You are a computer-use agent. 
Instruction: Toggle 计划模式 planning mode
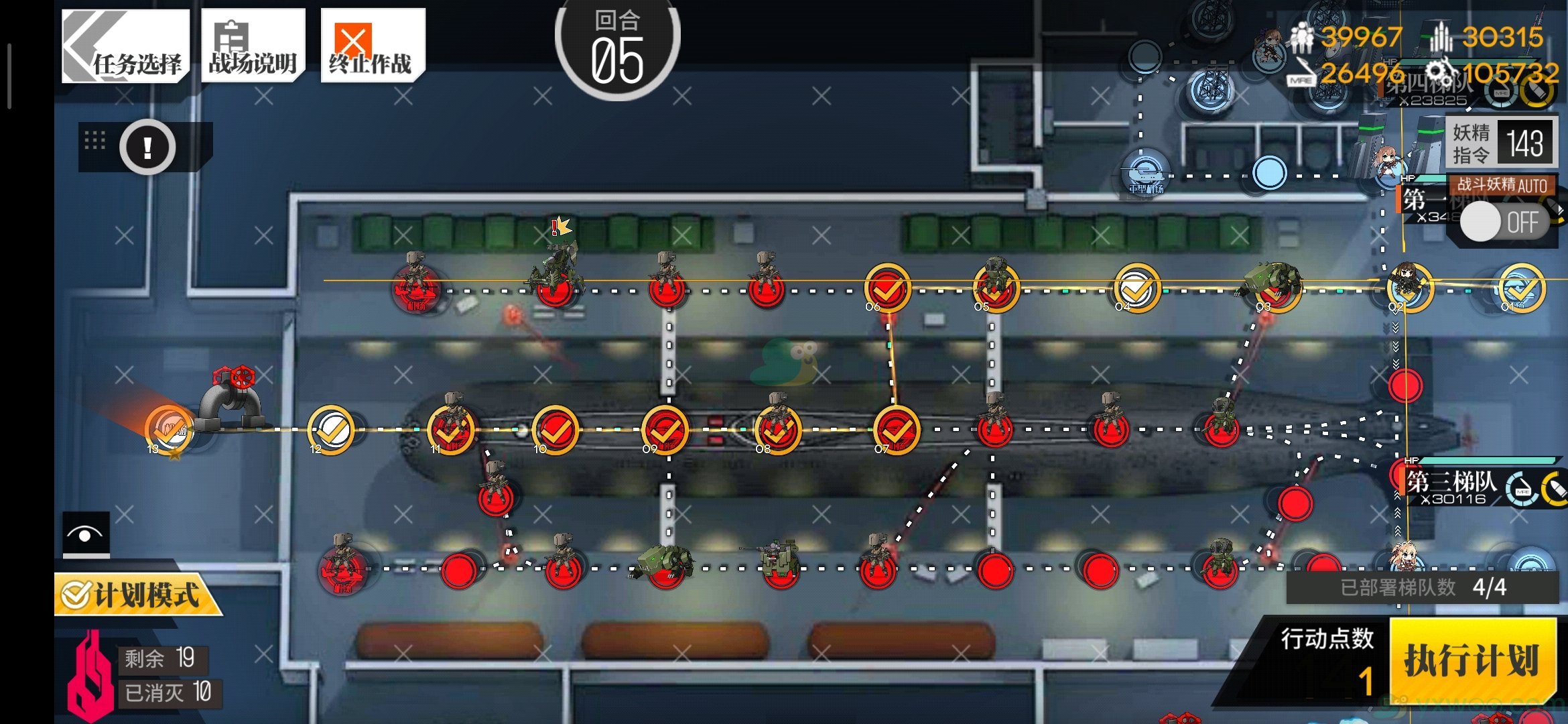[x=136, y=595]
